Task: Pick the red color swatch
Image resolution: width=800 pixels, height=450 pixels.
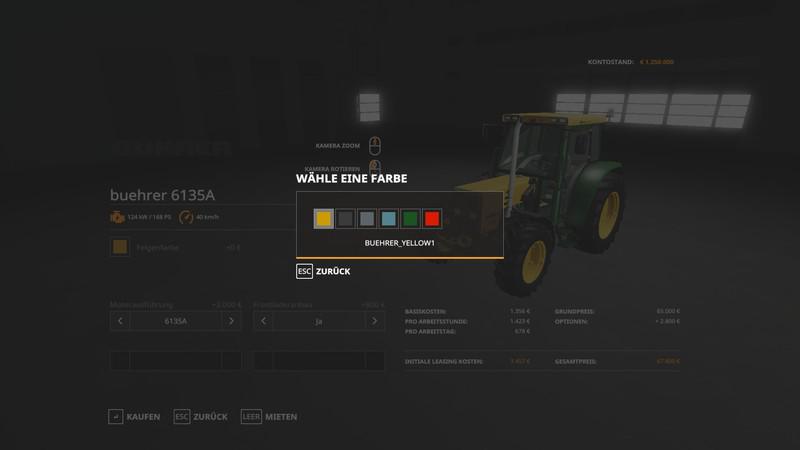Action: click(432, 219)
